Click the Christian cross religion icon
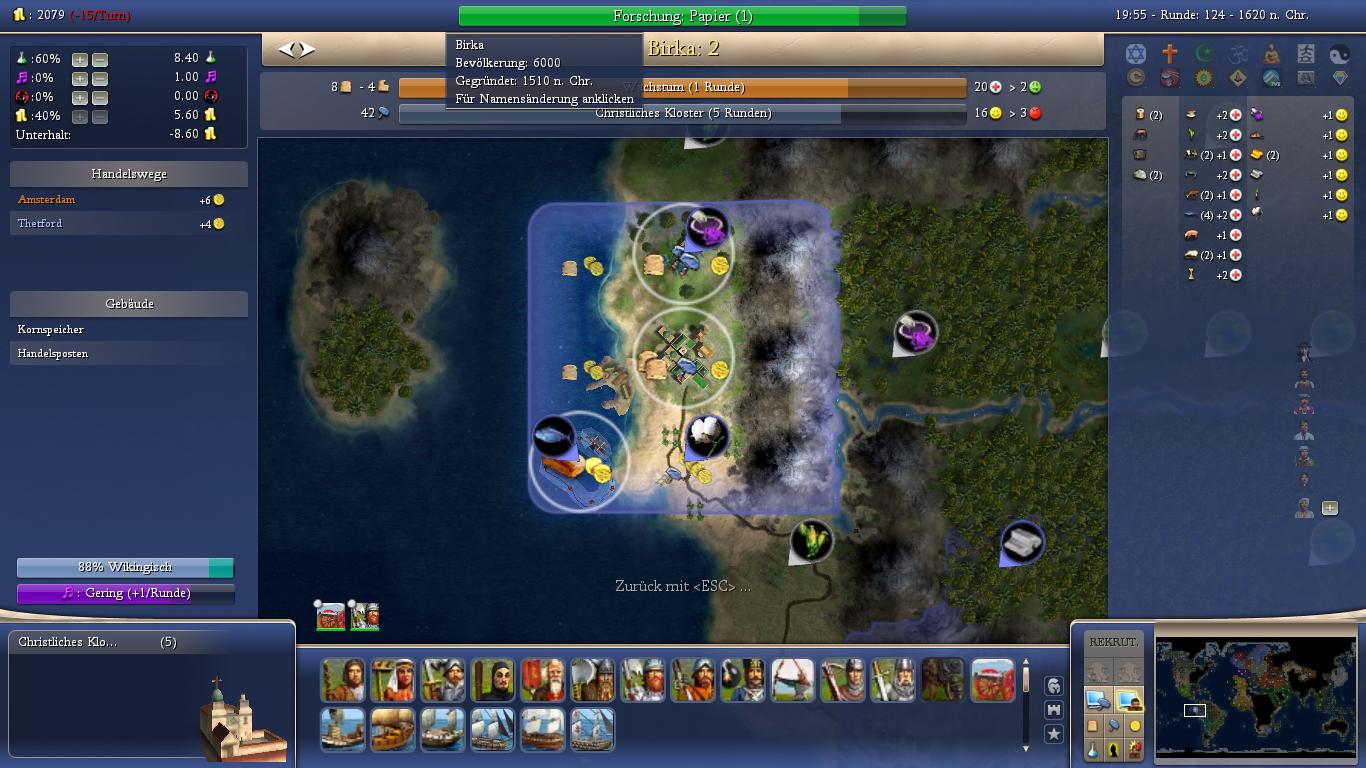Viewport: 1366px width, 768px height. (x=1169, y=54)
